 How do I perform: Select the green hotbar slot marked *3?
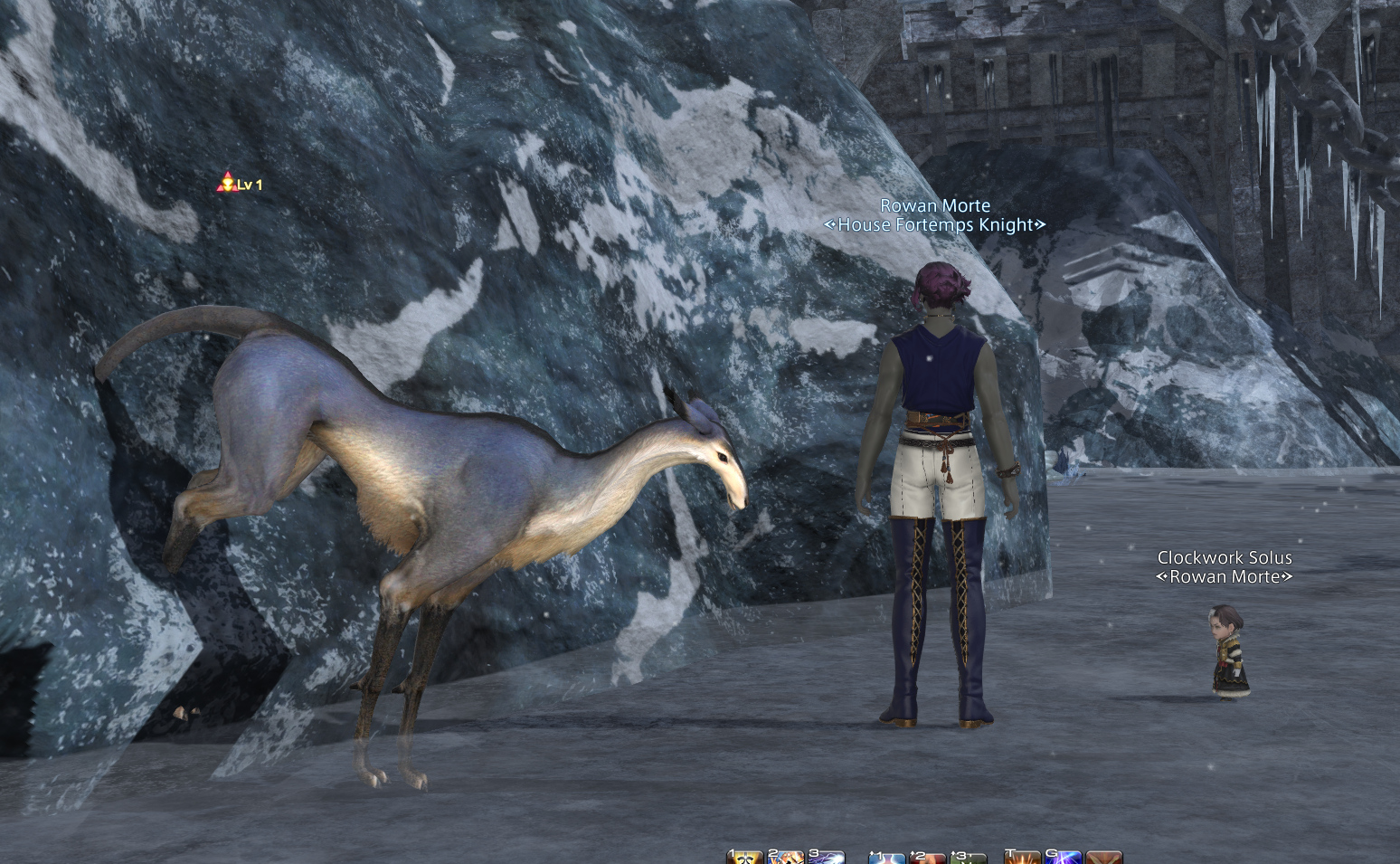coord(968,858)
